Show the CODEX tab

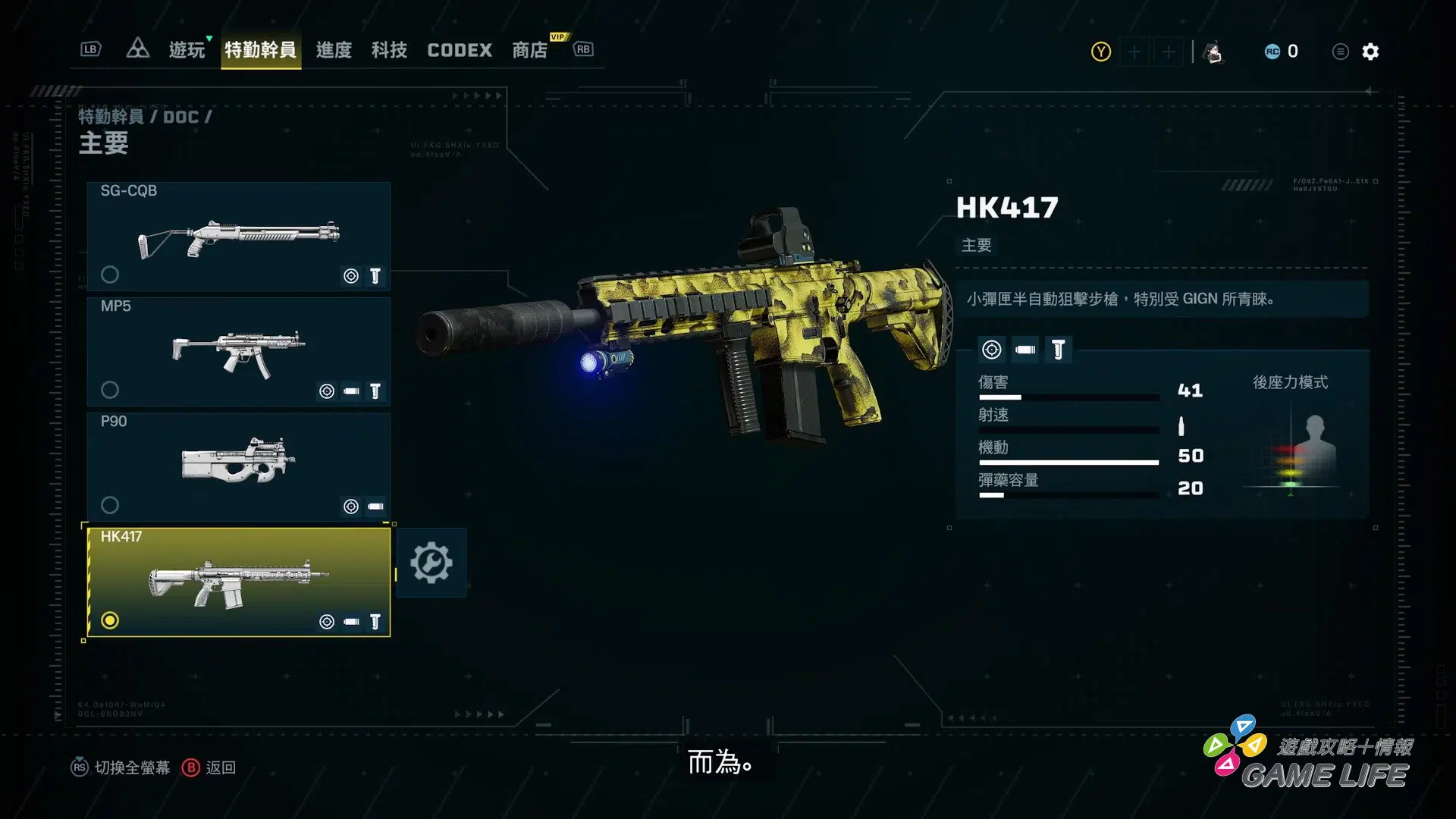tap(460, 50)
